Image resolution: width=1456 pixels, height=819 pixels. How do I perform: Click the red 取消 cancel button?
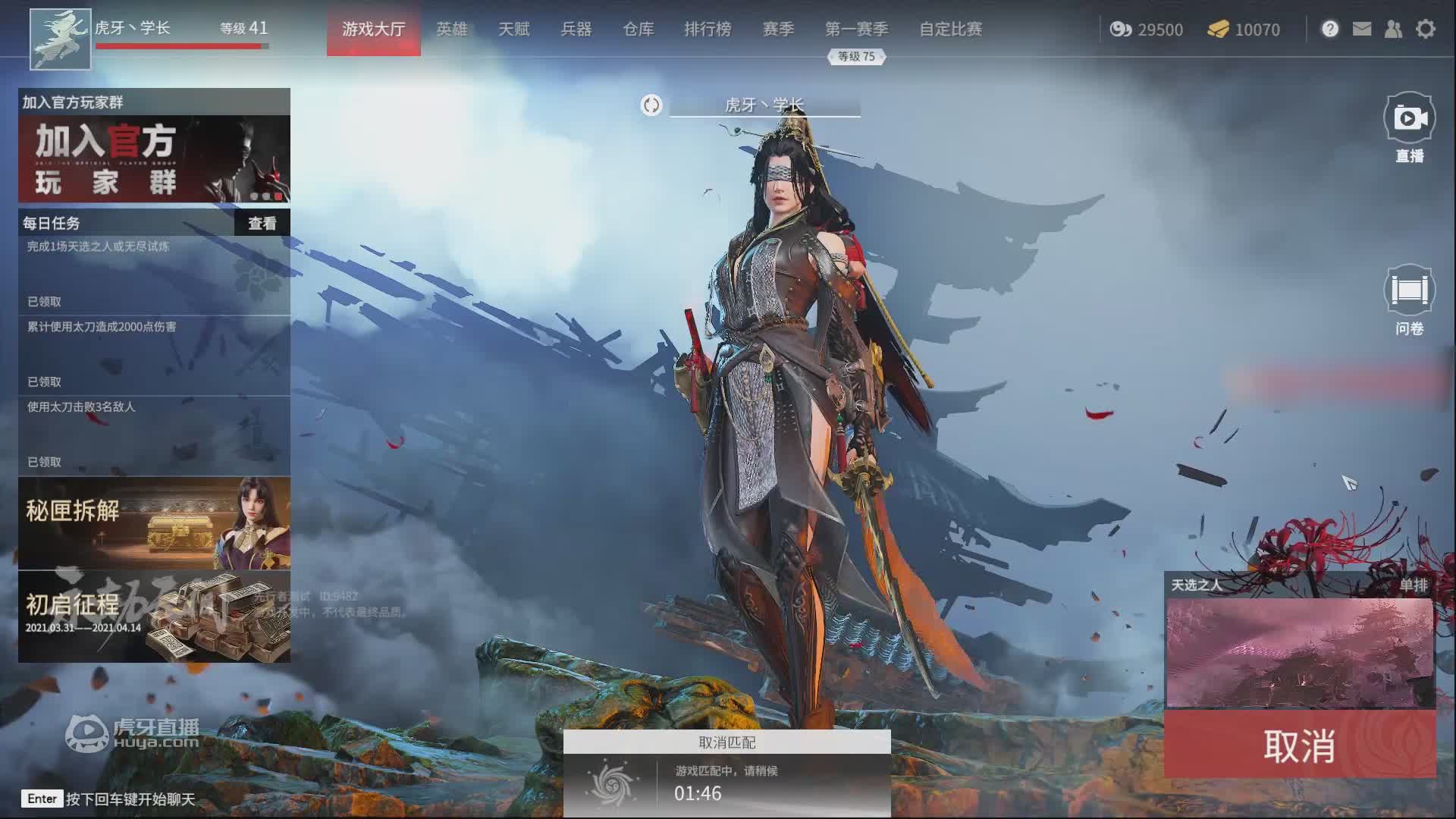(1299, 745)
